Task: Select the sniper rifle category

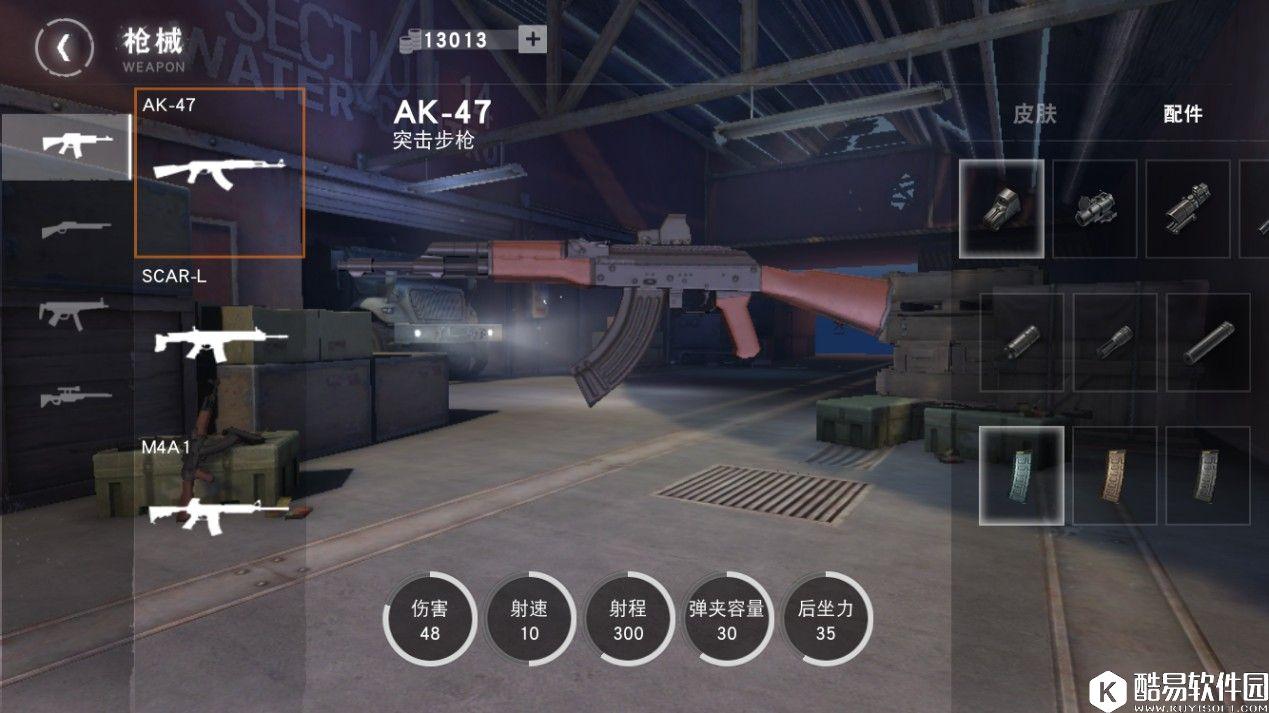Action: (66, 397)
